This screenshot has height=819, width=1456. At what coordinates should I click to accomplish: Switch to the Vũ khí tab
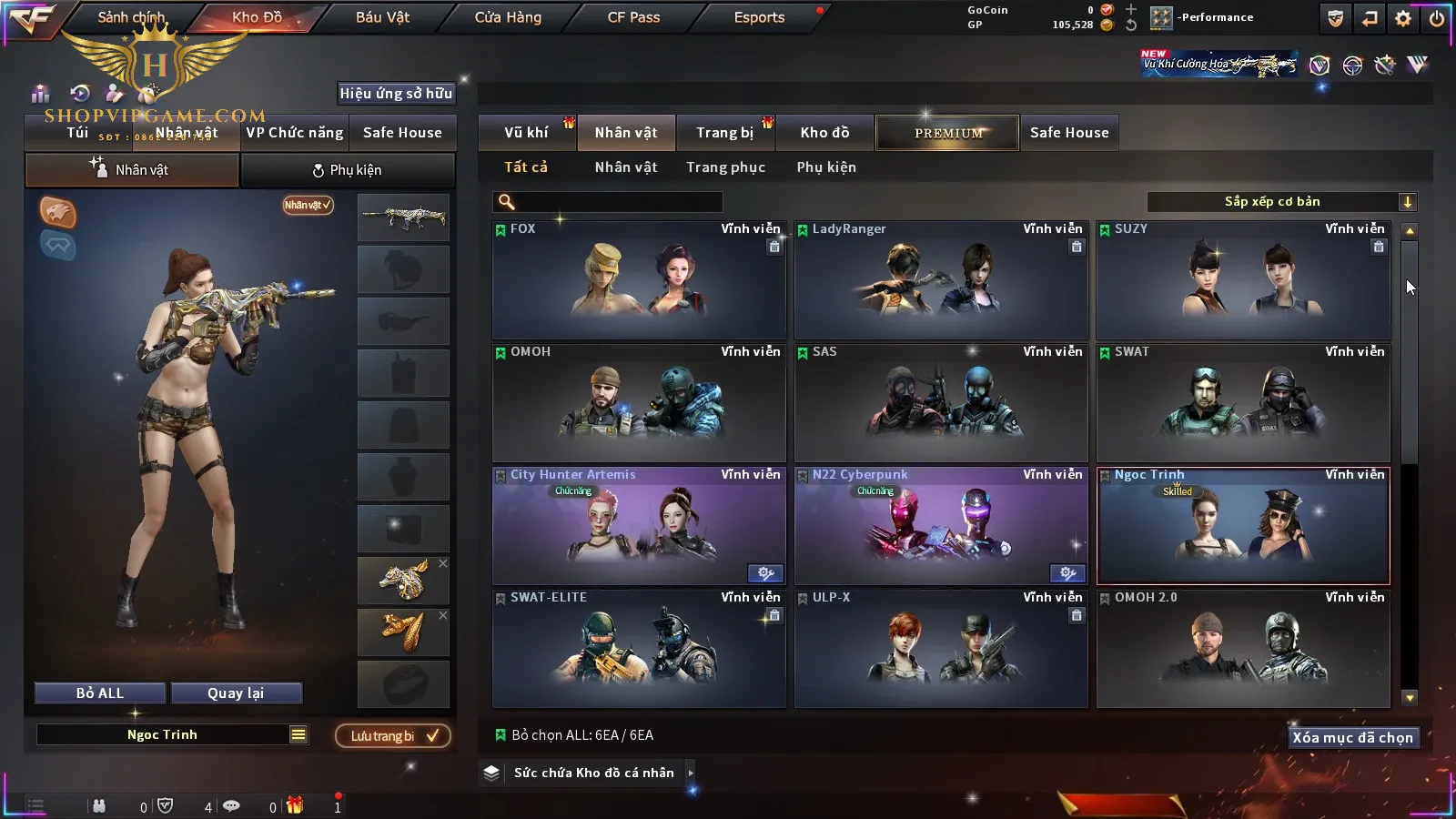(x=526, y=133)
